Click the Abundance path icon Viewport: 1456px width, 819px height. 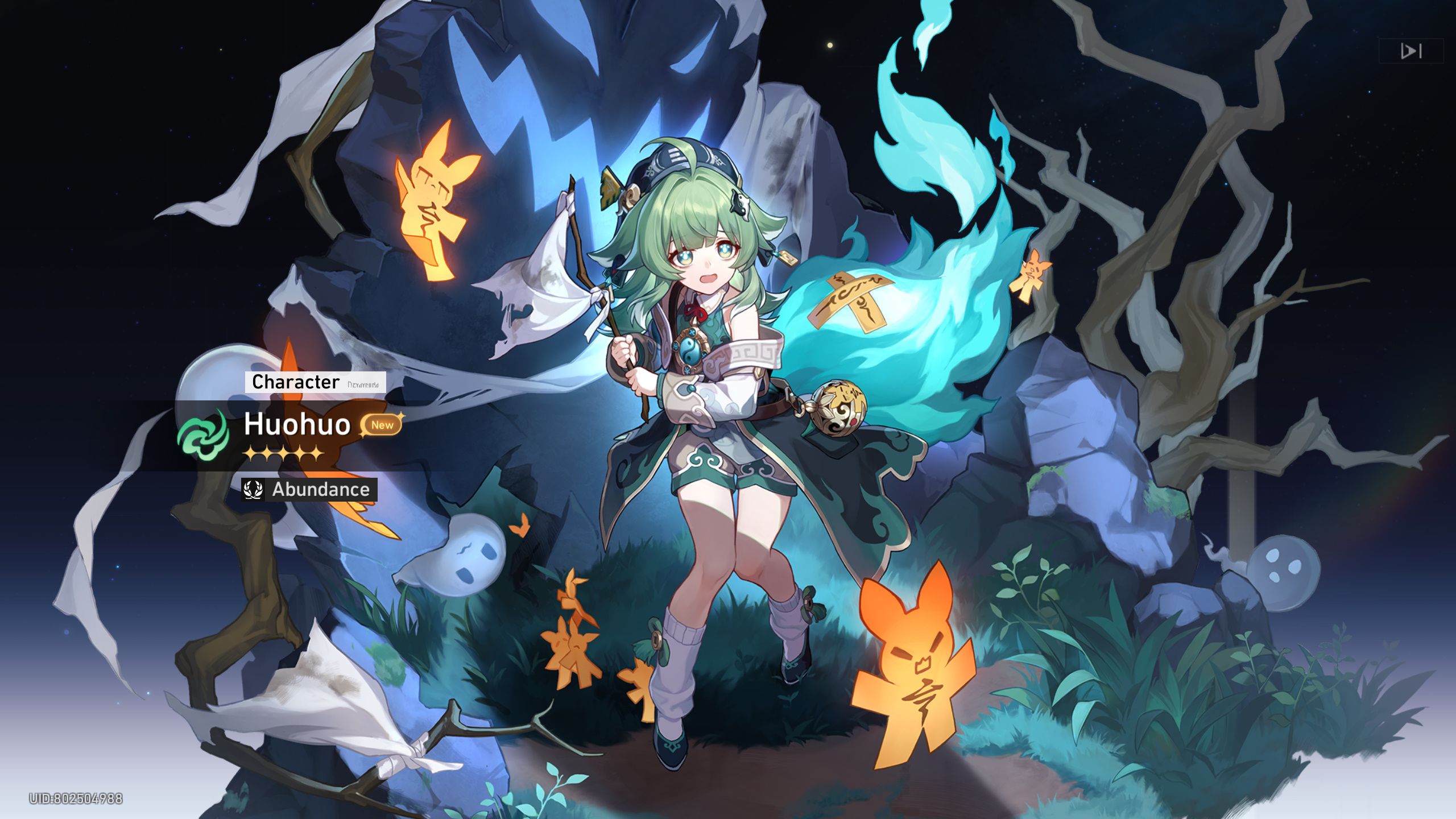(x=253, y=490)
